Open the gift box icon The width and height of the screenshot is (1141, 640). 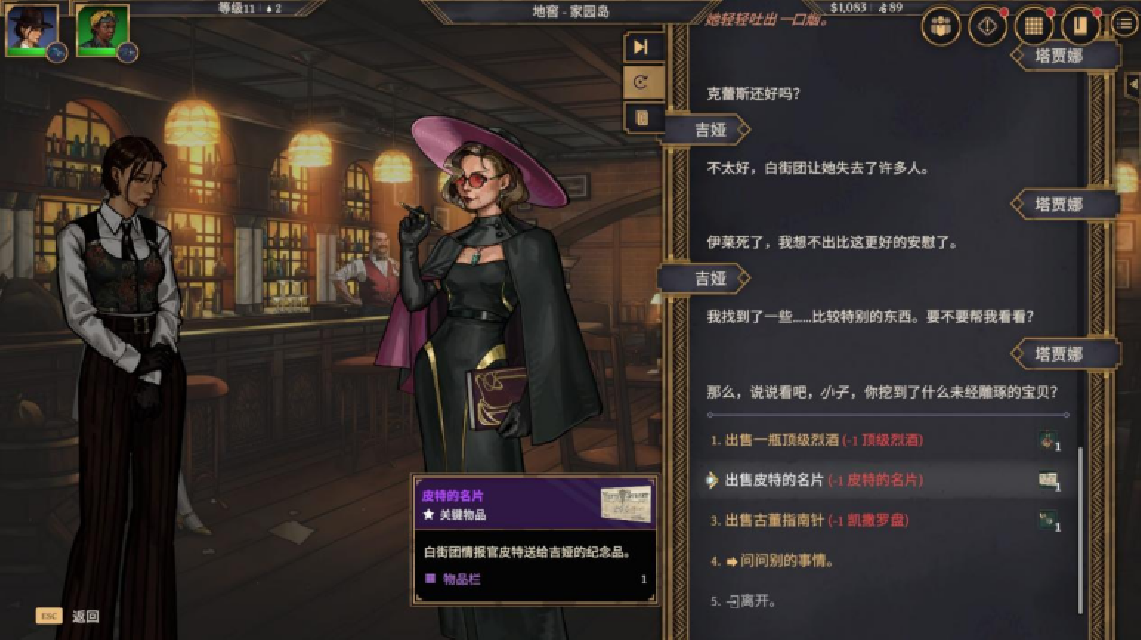point(941,27)
